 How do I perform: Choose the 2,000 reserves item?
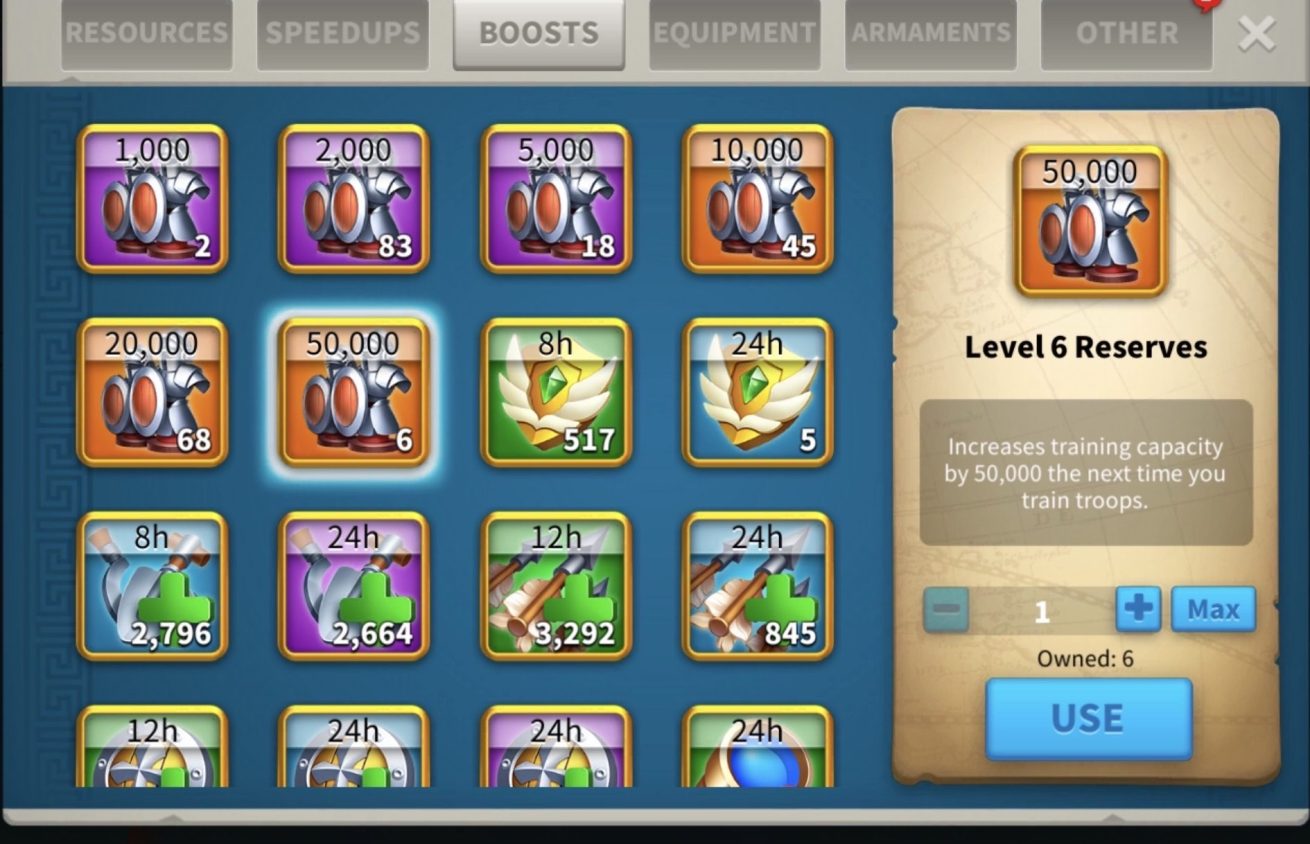354,199
